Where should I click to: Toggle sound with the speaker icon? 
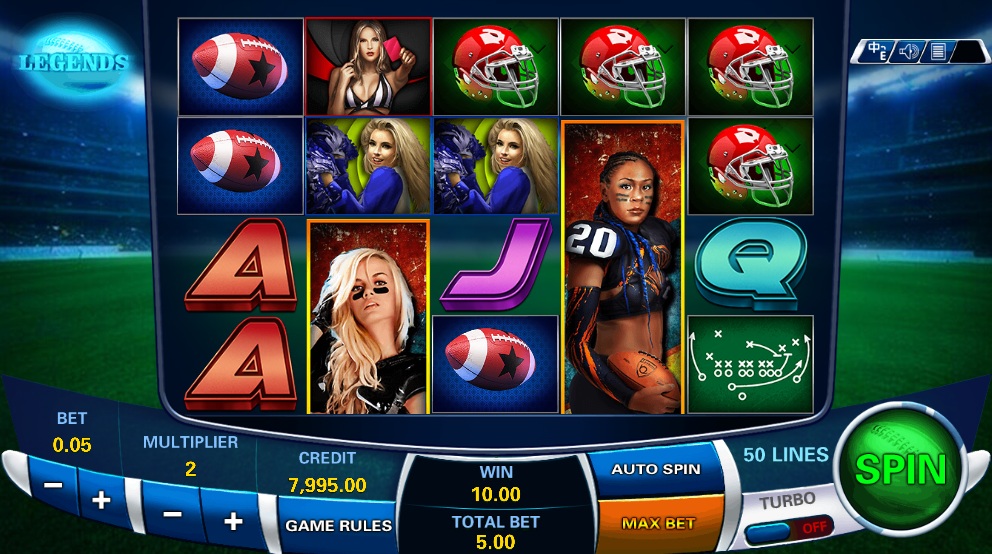pyautogui.click(x=909, y=51)
